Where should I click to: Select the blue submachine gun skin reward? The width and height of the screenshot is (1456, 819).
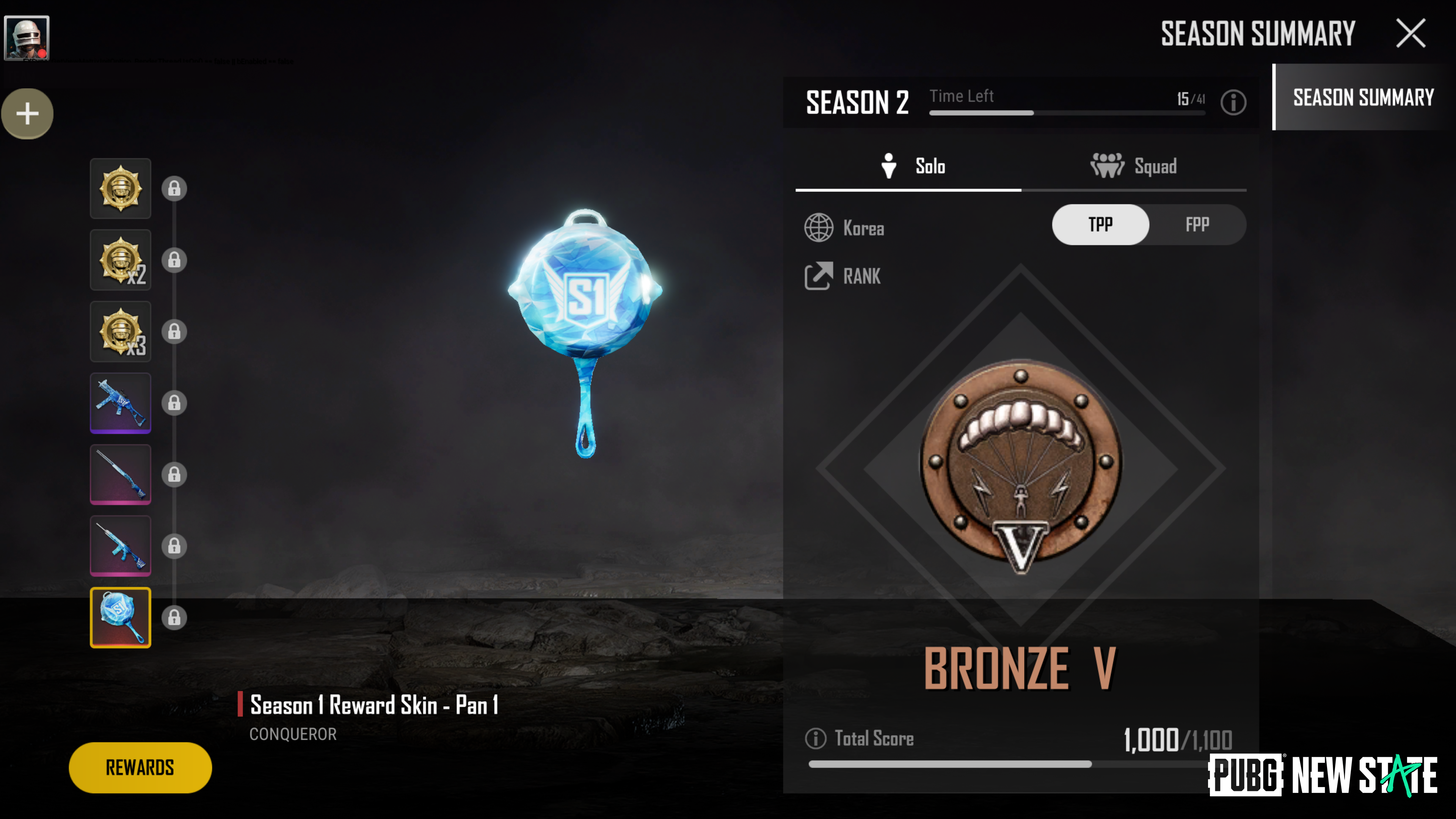click(x=121, y=403)
